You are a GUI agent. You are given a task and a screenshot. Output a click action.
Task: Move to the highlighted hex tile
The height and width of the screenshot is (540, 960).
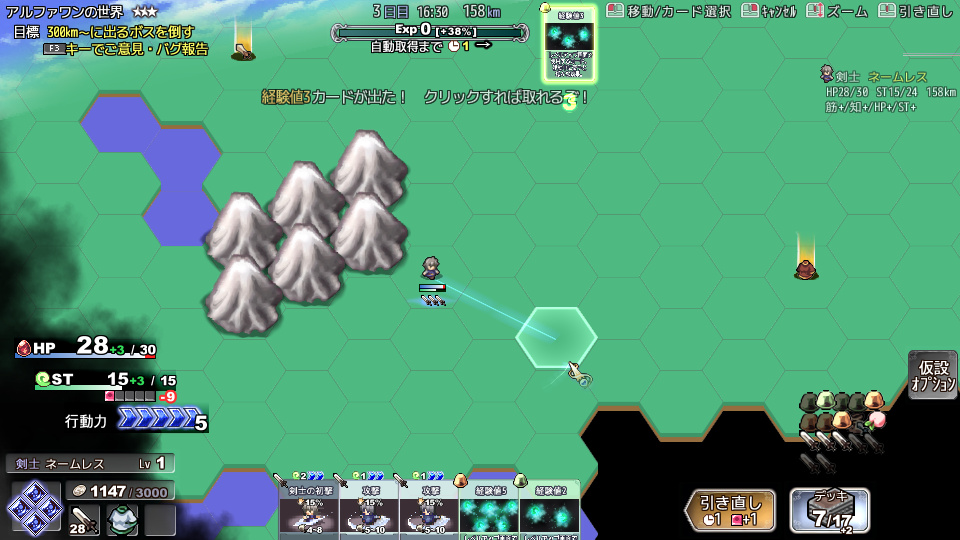(x=556, y=338)
